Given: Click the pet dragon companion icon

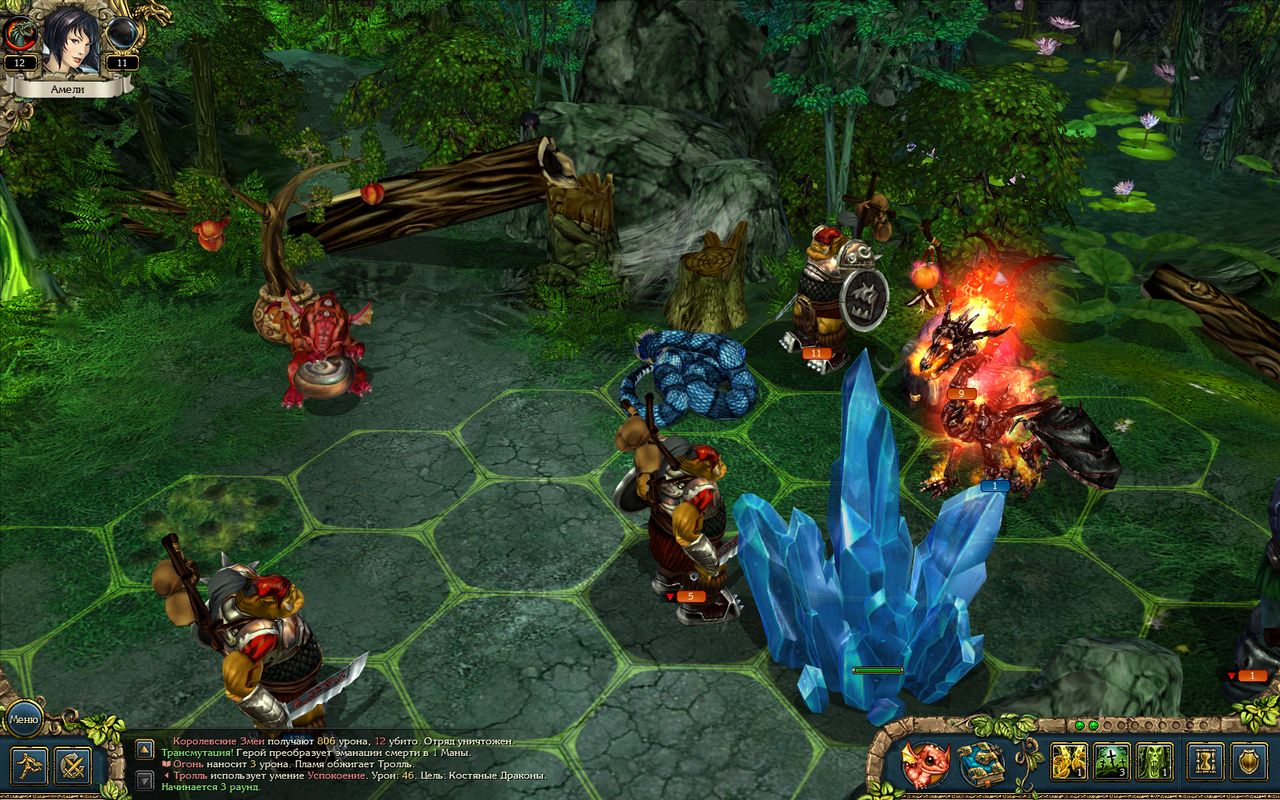Looking at the screenshot, I should 924,763.
